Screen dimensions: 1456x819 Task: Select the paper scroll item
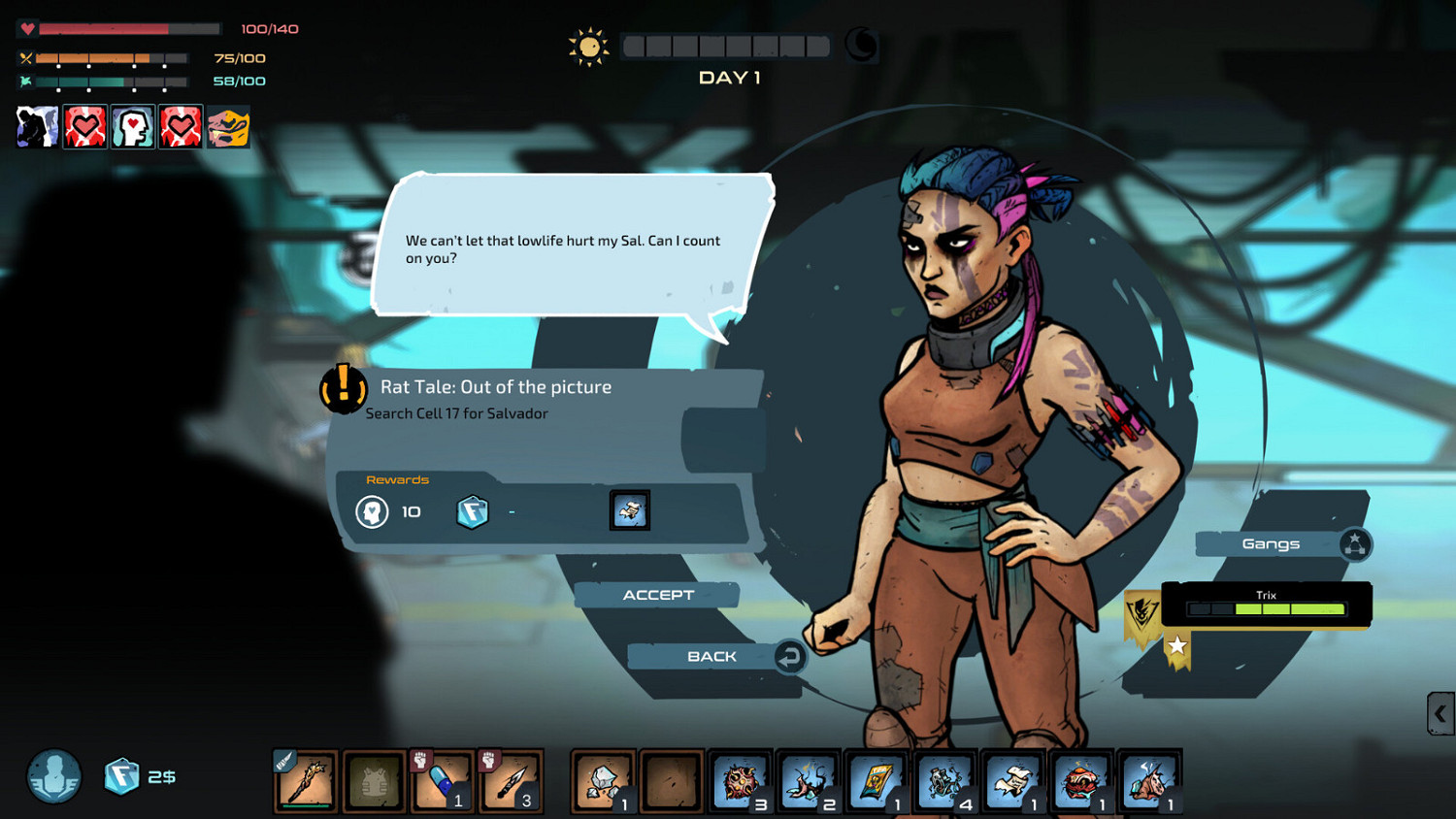[x=1012, y=781]
